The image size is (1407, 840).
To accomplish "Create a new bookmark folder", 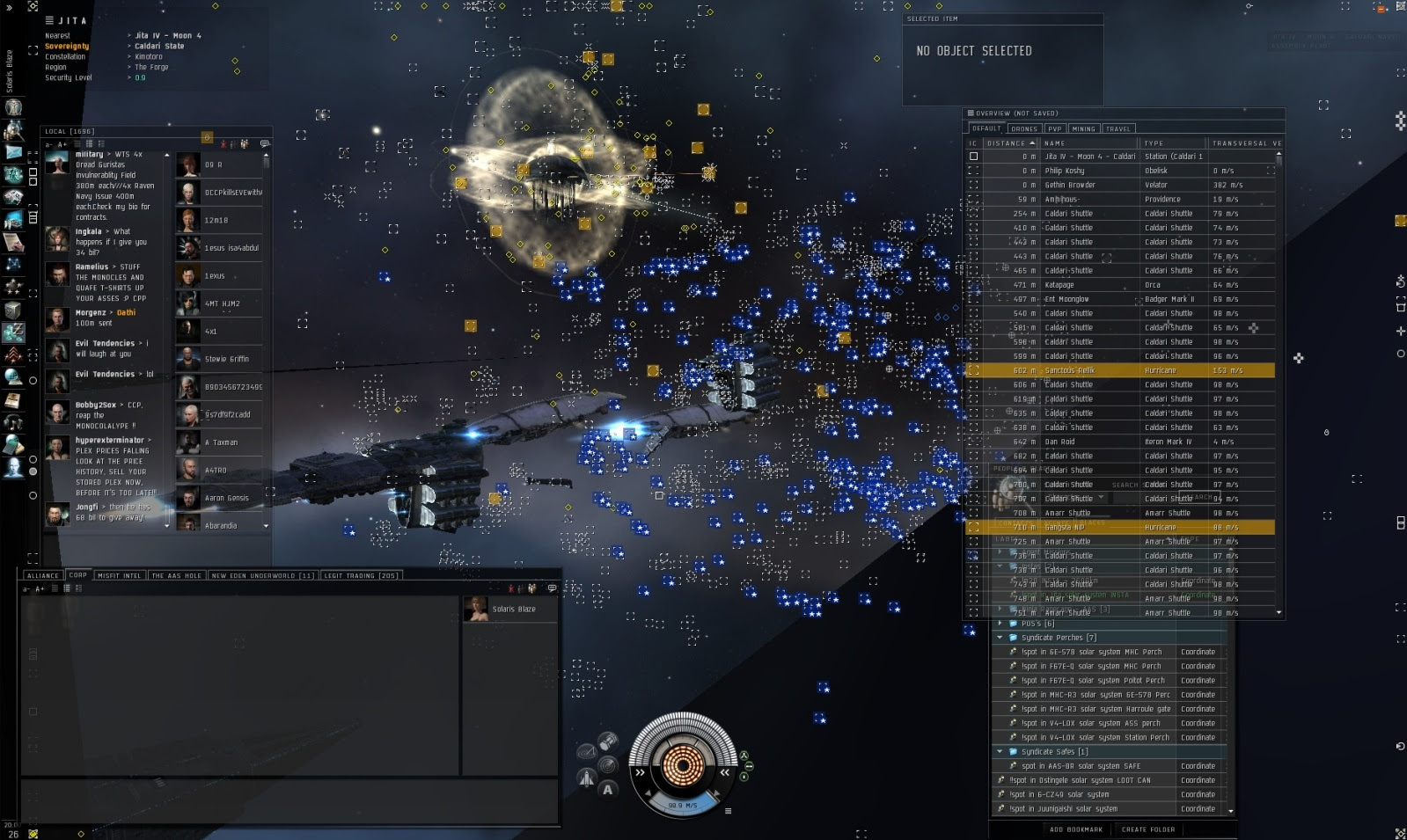I will (x=1148, y=829).
